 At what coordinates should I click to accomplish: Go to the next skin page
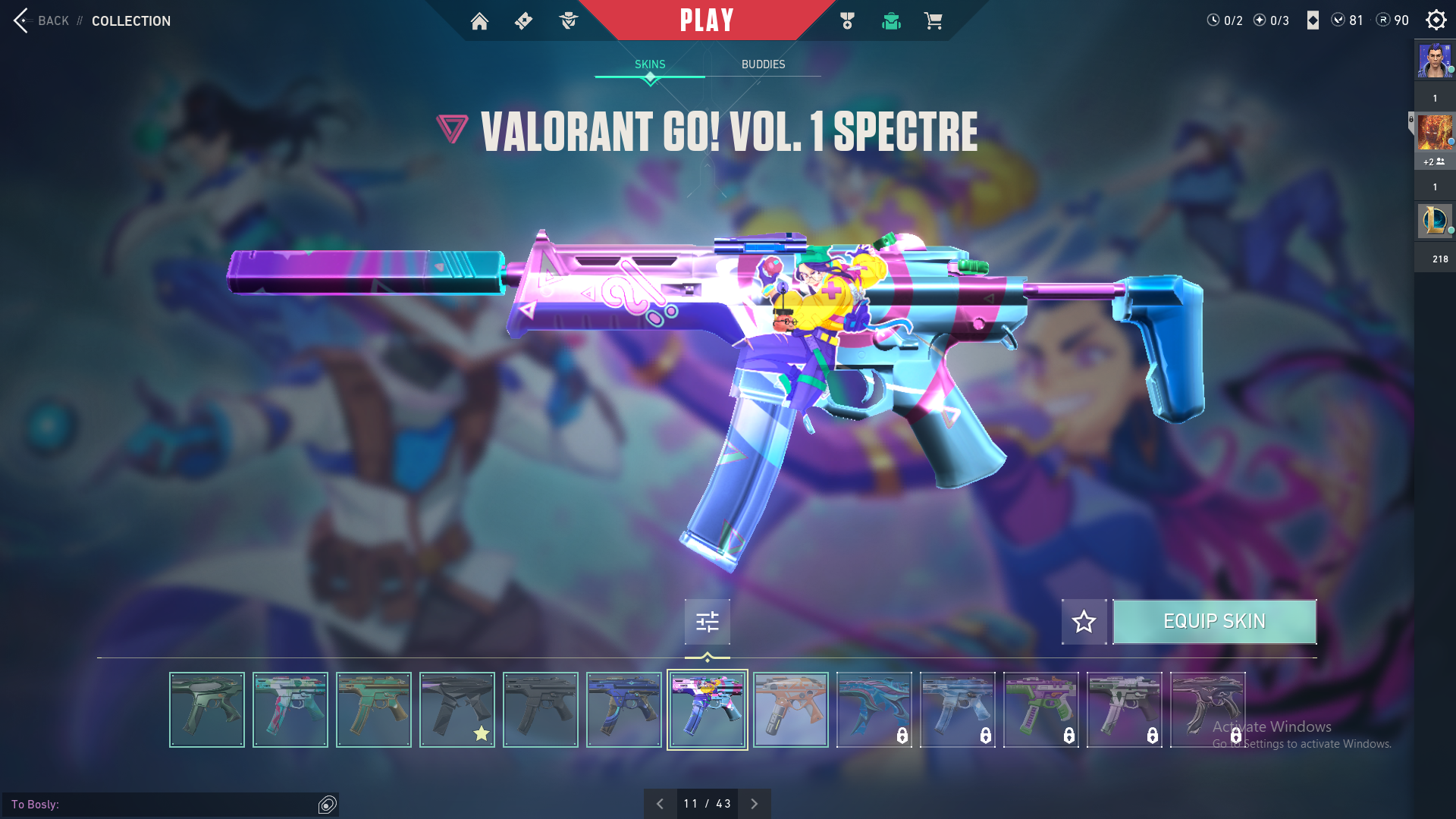point(755,804)
